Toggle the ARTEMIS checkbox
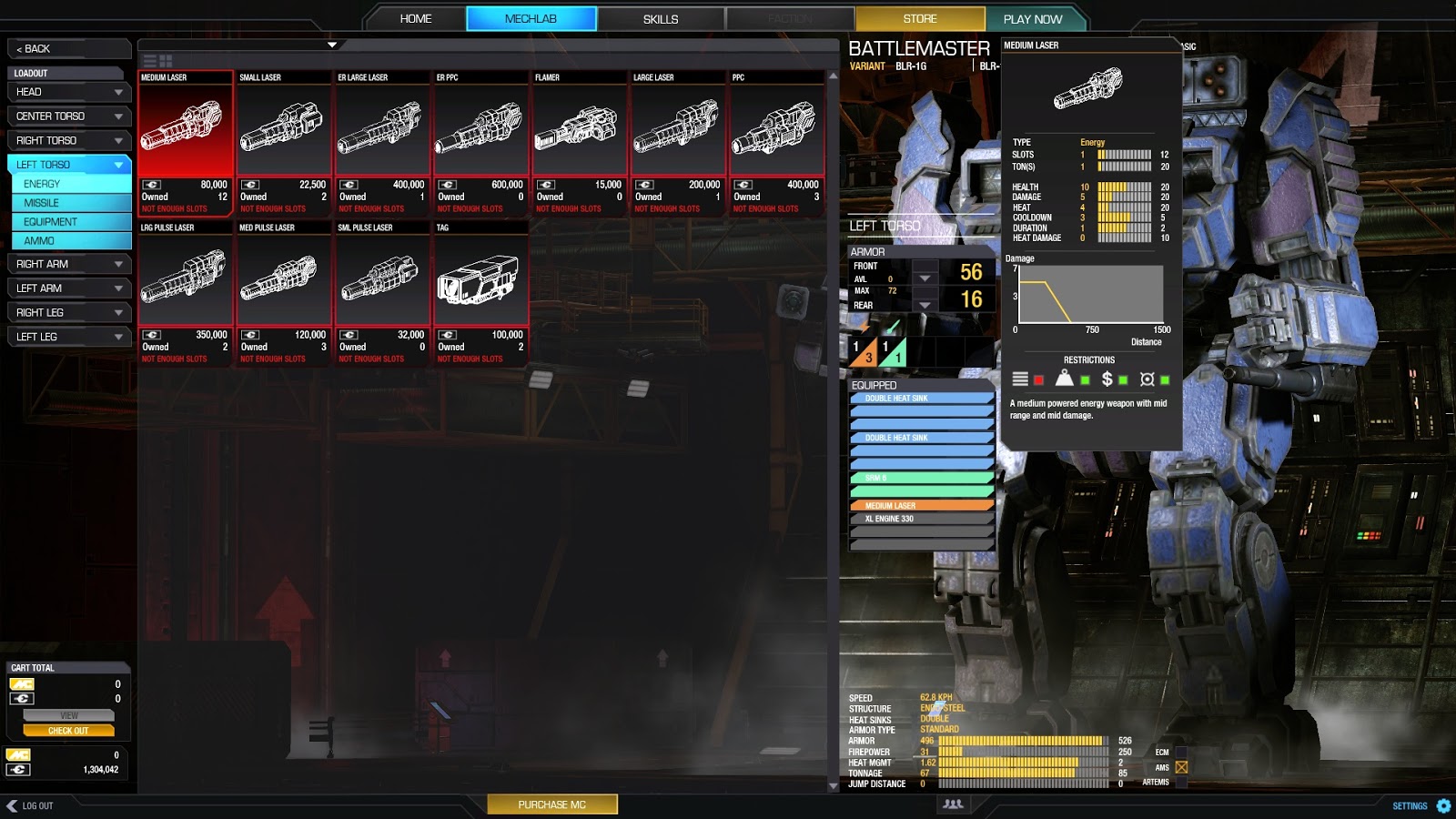Viewport: 1456px width, 819px height. pyautogui.click(x=1180, y=781)
